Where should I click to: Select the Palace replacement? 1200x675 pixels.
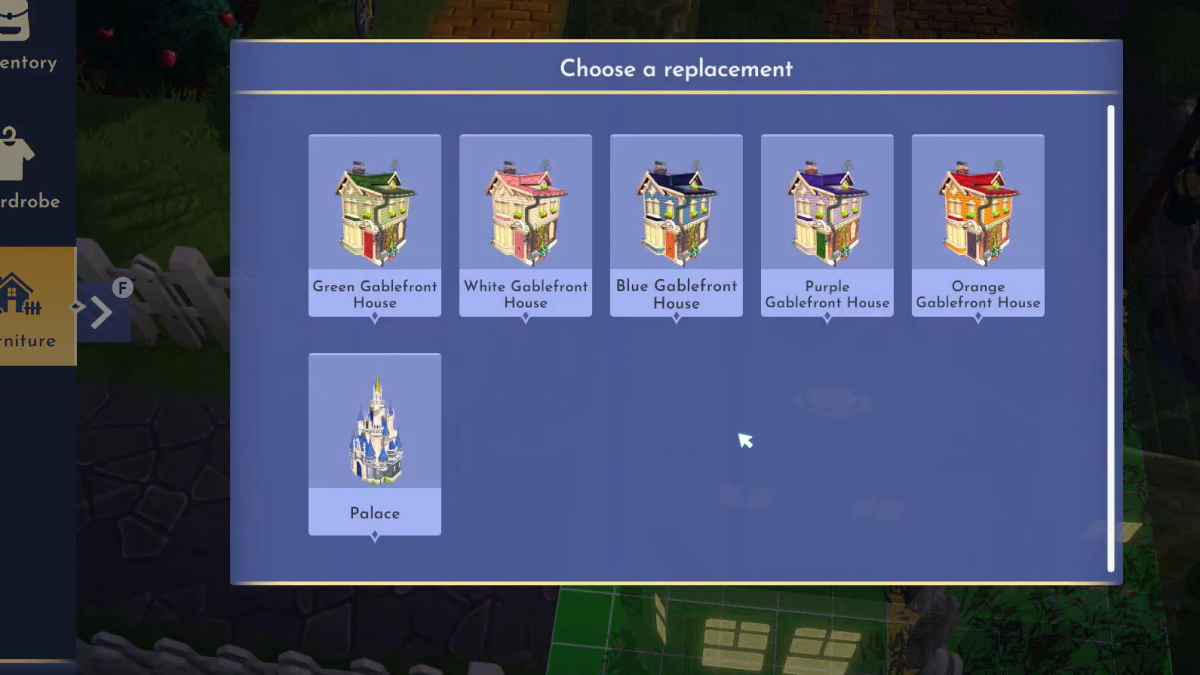coord(374,443)
